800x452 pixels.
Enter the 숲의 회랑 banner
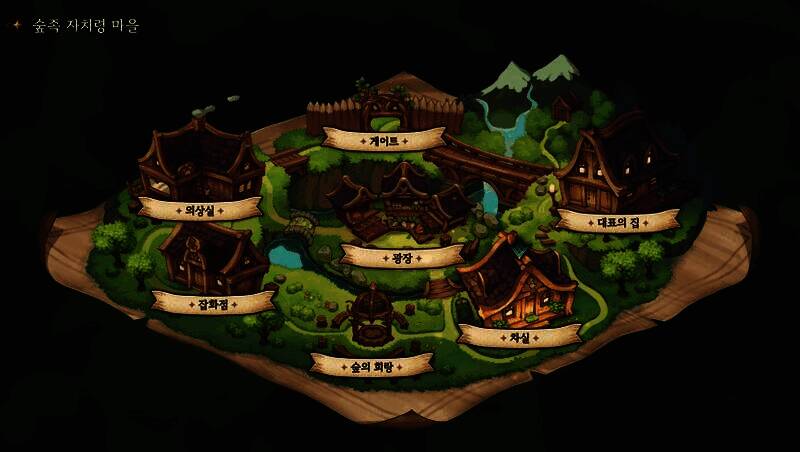370,366
